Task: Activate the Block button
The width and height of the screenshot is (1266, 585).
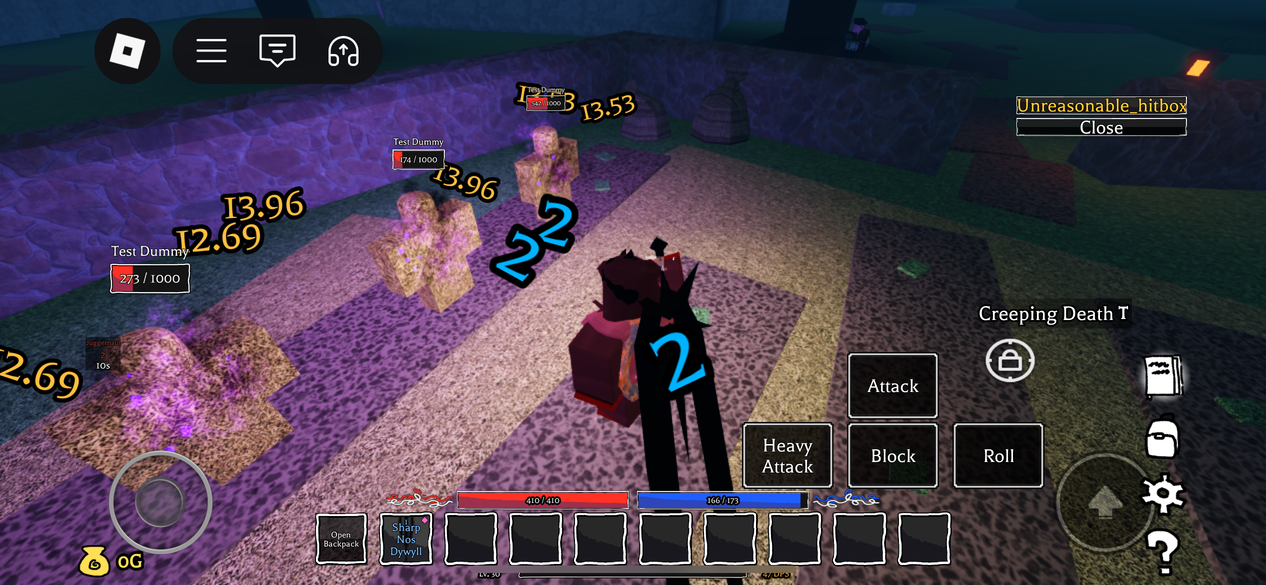Action: [x=893, y=456]
